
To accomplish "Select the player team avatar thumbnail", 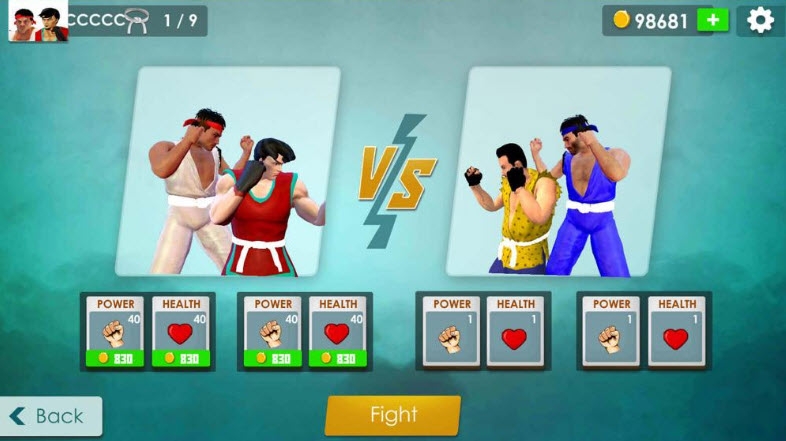I will [37, 21].
